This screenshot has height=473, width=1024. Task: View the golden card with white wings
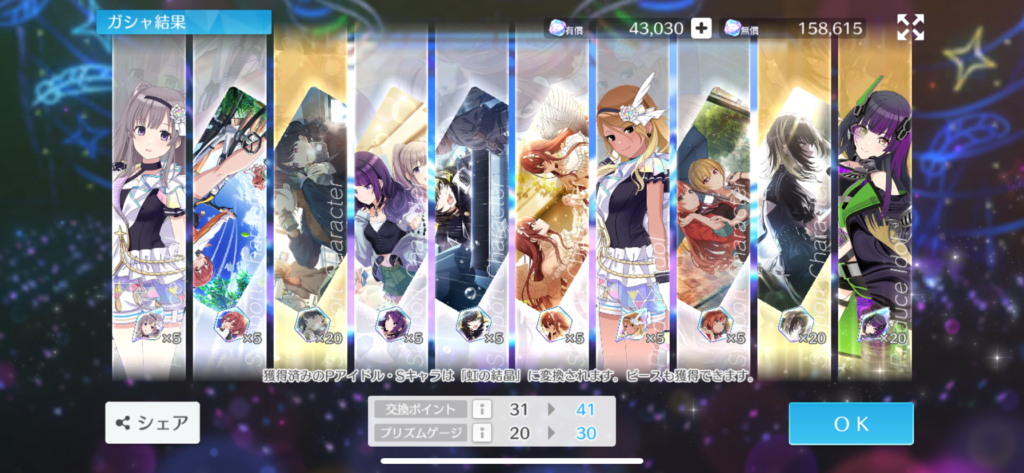tap(552, 200)
